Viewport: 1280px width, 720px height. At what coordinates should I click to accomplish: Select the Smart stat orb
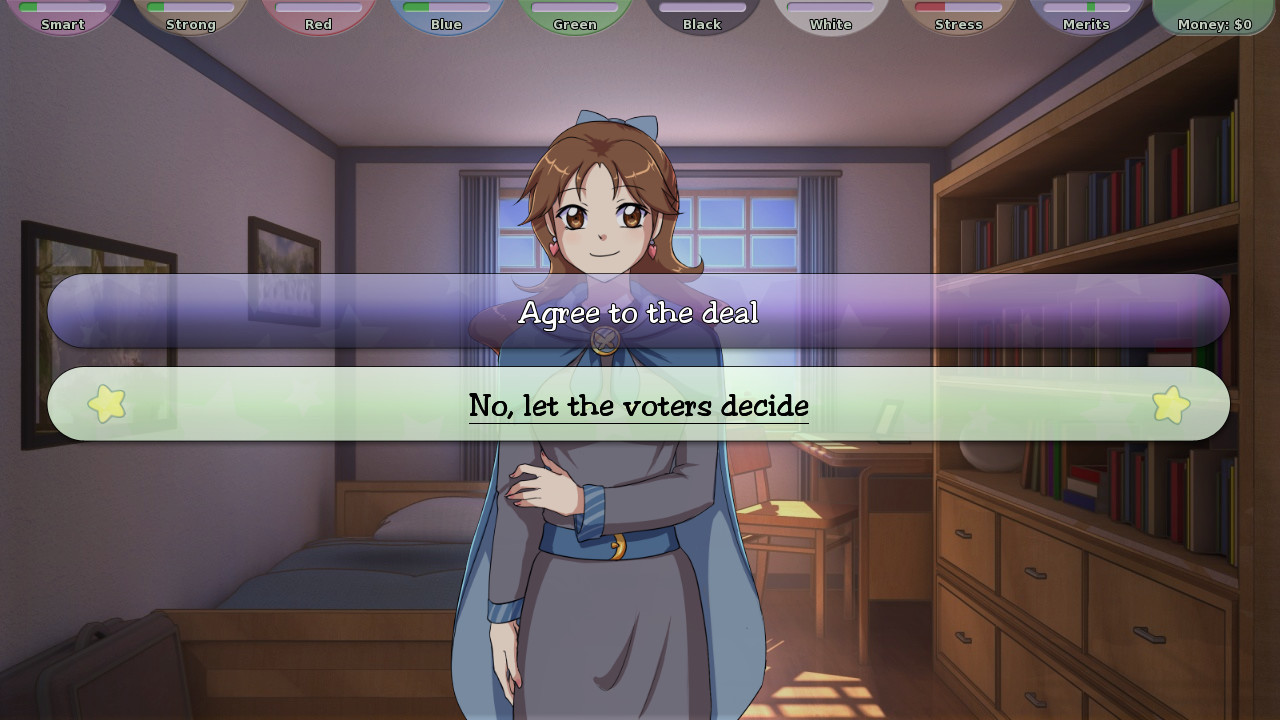(x=66, y=18)
